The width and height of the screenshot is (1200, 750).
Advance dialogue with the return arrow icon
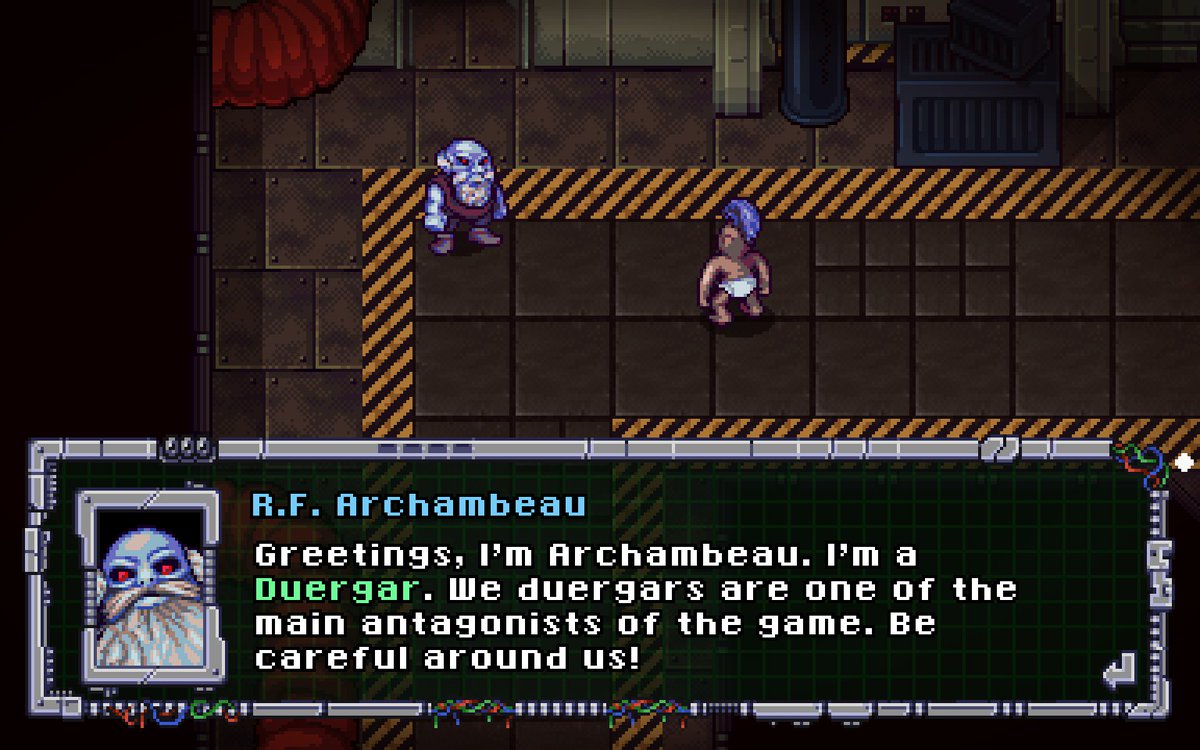1119,670
